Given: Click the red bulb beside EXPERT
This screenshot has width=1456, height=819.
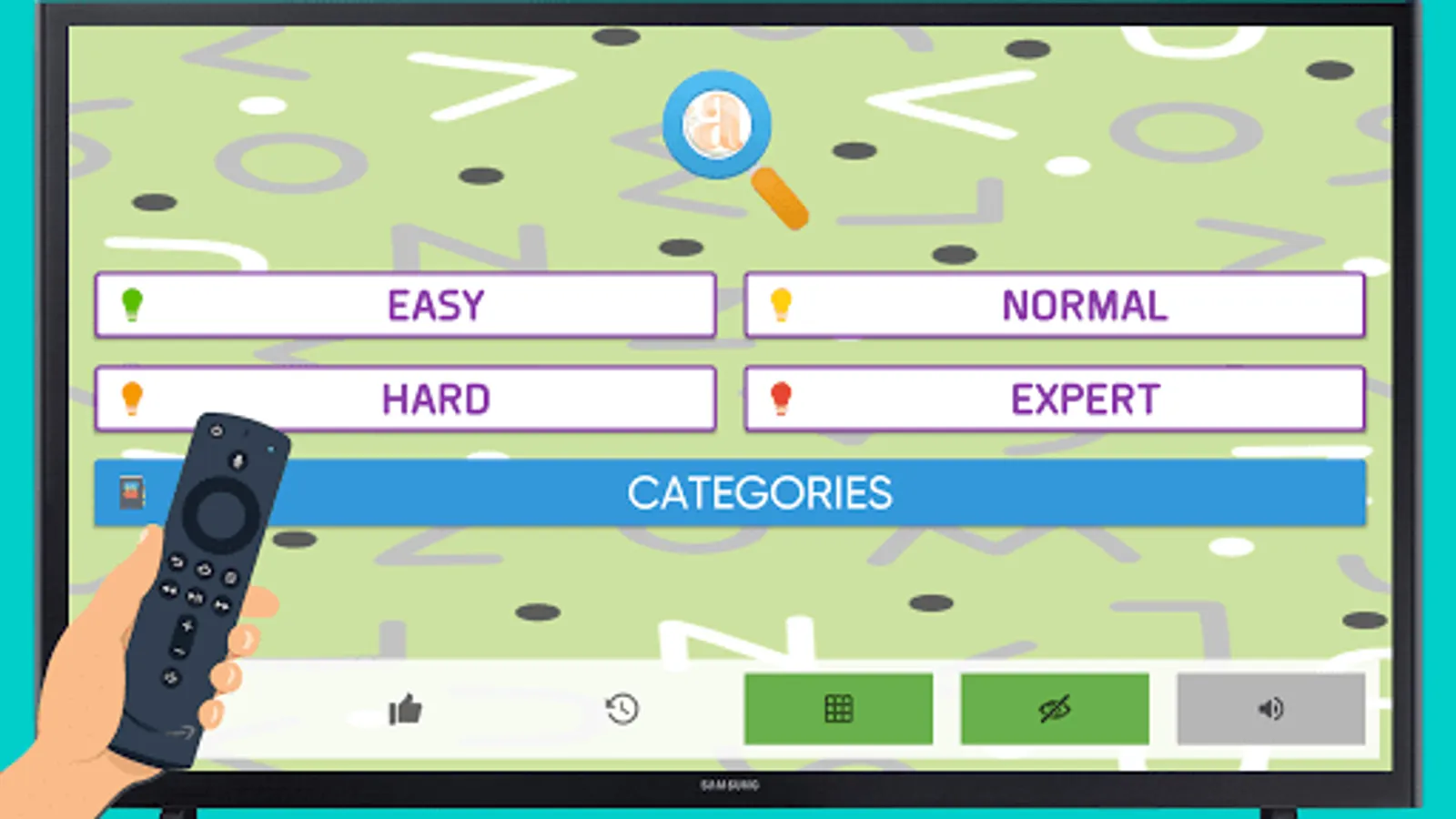Looking at the screenshot, I should [x=780, y=398].
